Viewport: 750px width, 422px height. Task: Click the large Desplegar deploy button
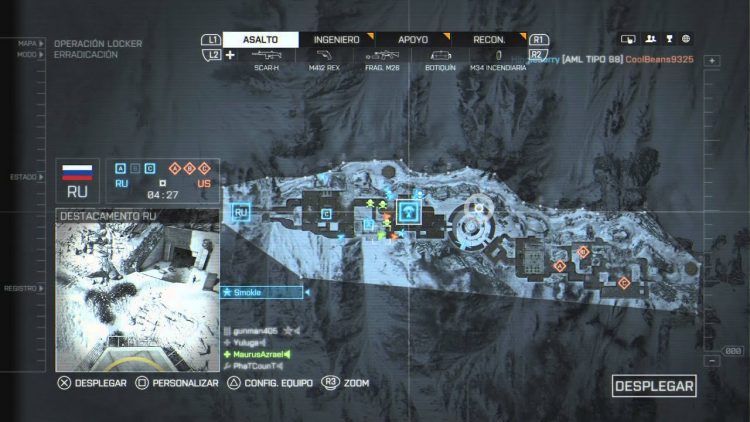coord(654,386)
